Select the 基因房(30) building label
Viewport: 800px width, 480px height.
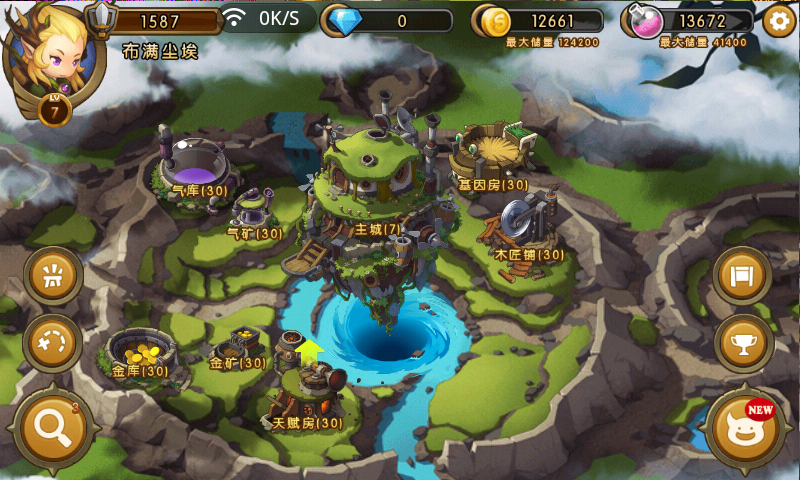pos(493,184)
